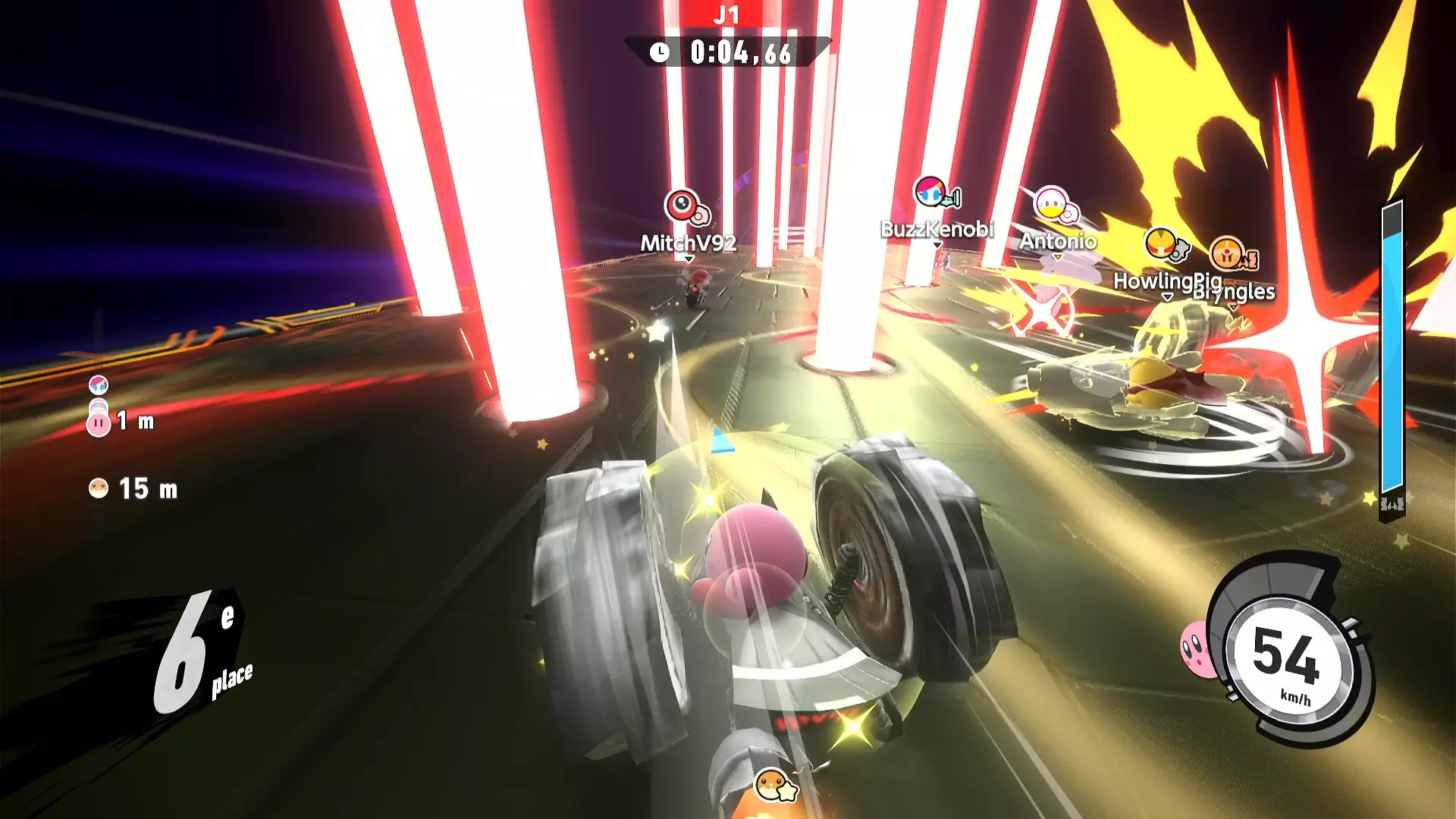
Task: Click the Kirby portrait beside the speedometer
Action: coord(1197,648)
